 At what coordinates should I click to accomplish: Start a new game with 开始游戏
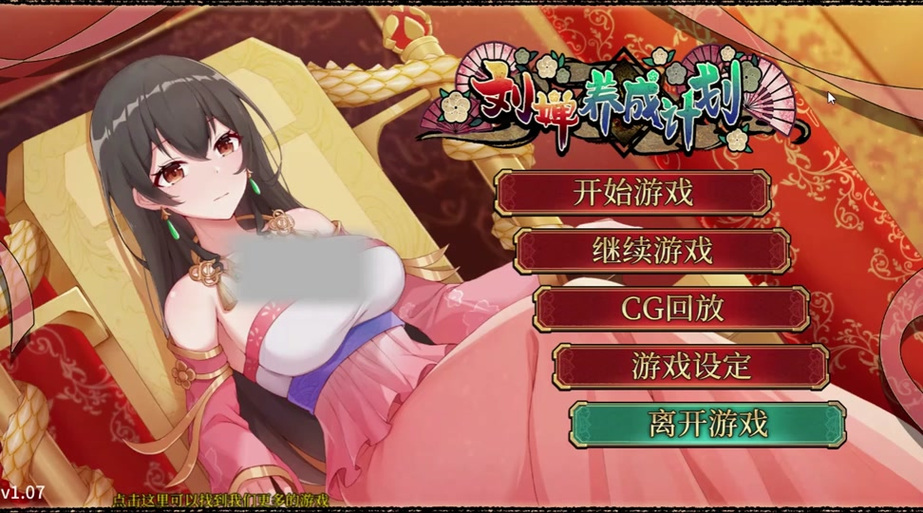(633, 192)
